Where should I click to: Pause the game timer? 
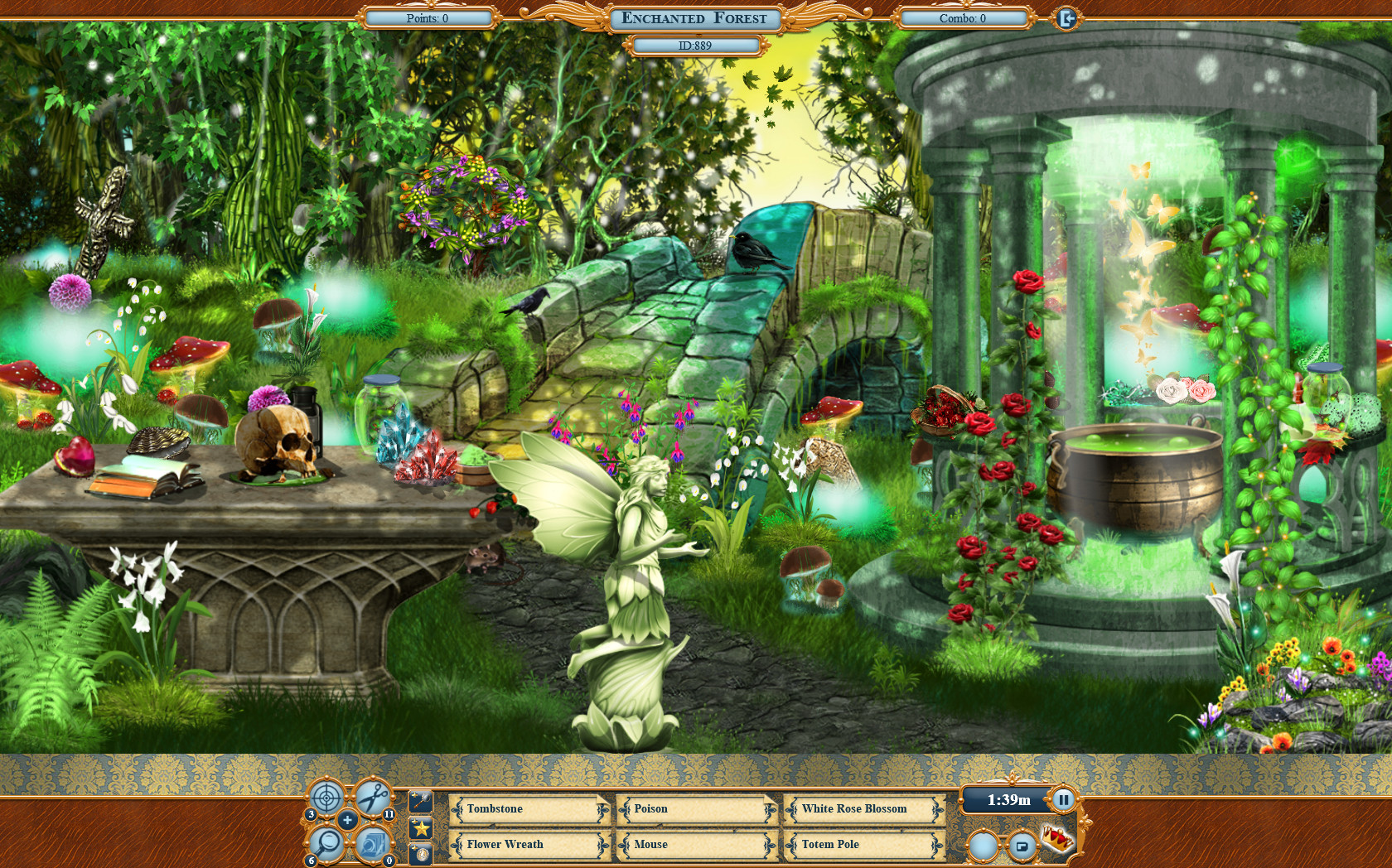coord(1064,799)
